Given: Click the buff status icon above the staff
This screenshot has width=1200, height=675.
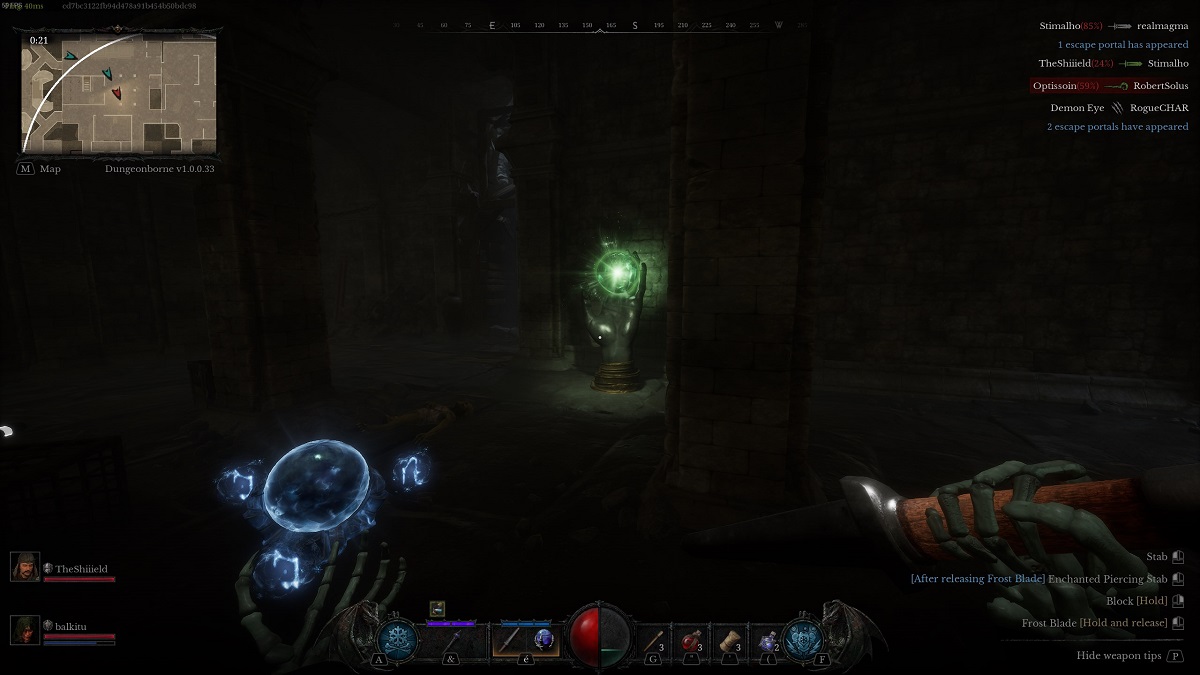Looking at the screenshot, I should tap(437, 608).
